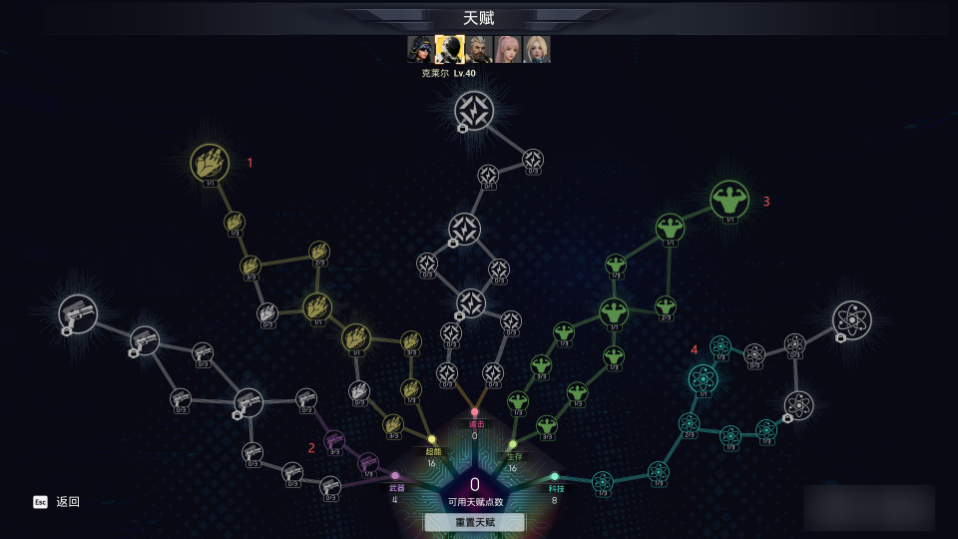958x539 pixels.
Task: Switch to the pink-haired girl portrait
Action: [508, 49]
